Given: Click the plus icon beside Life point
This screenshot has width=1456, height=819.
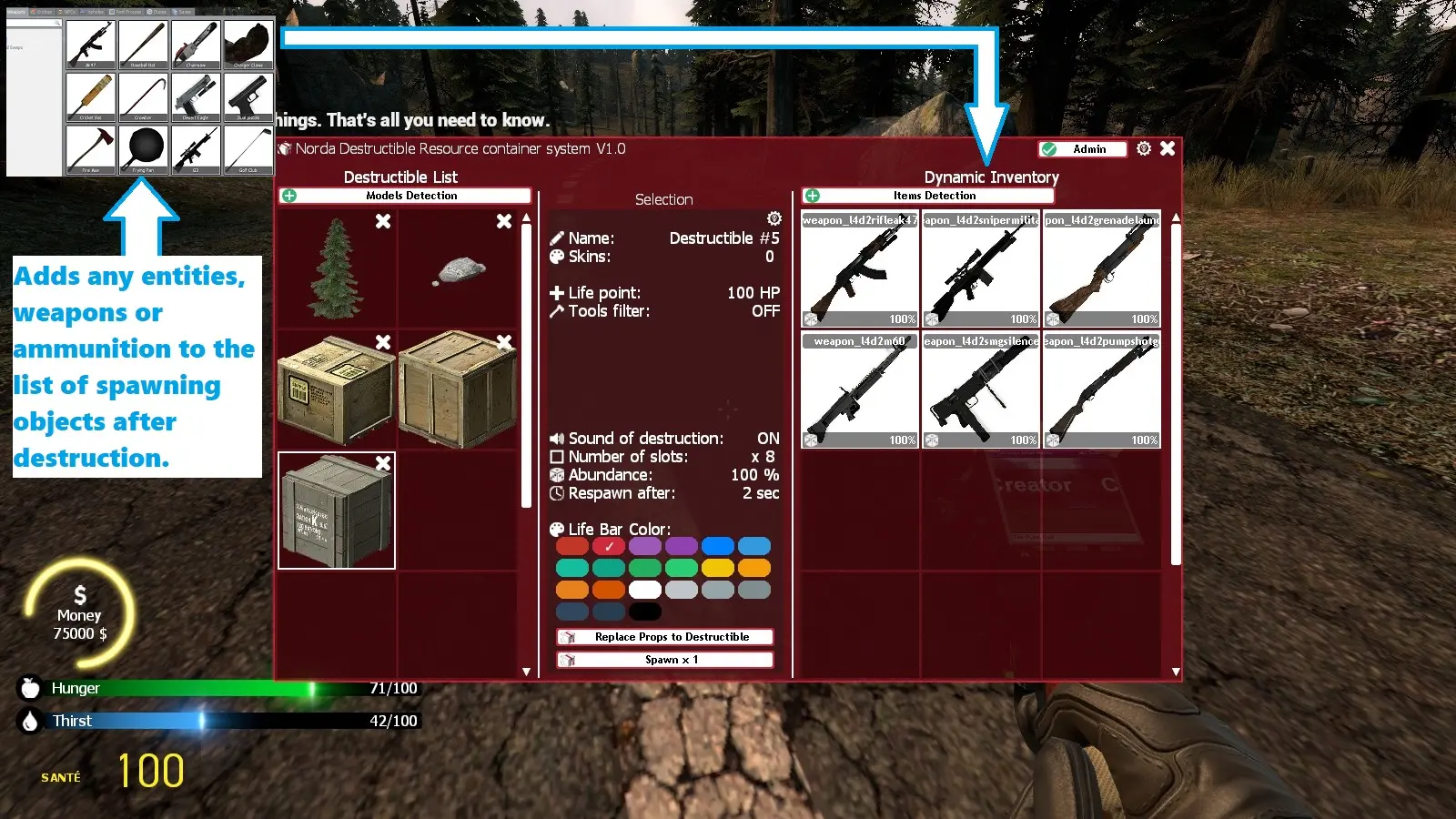Looking at the screenshot, I should click(x=558, y=292).
